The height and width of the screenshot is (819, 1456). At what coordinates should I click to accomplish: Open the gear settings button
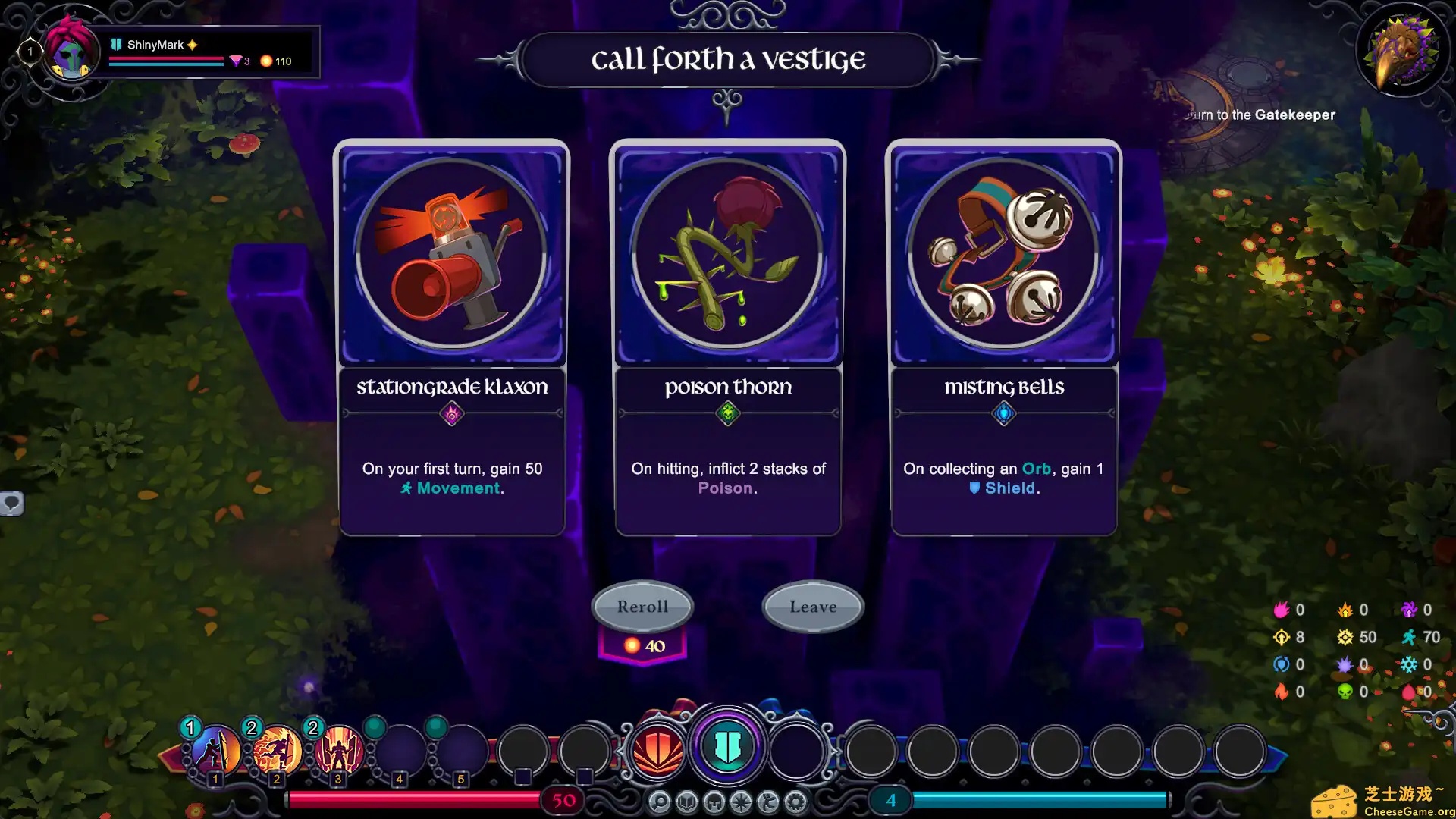click(795, 802)
